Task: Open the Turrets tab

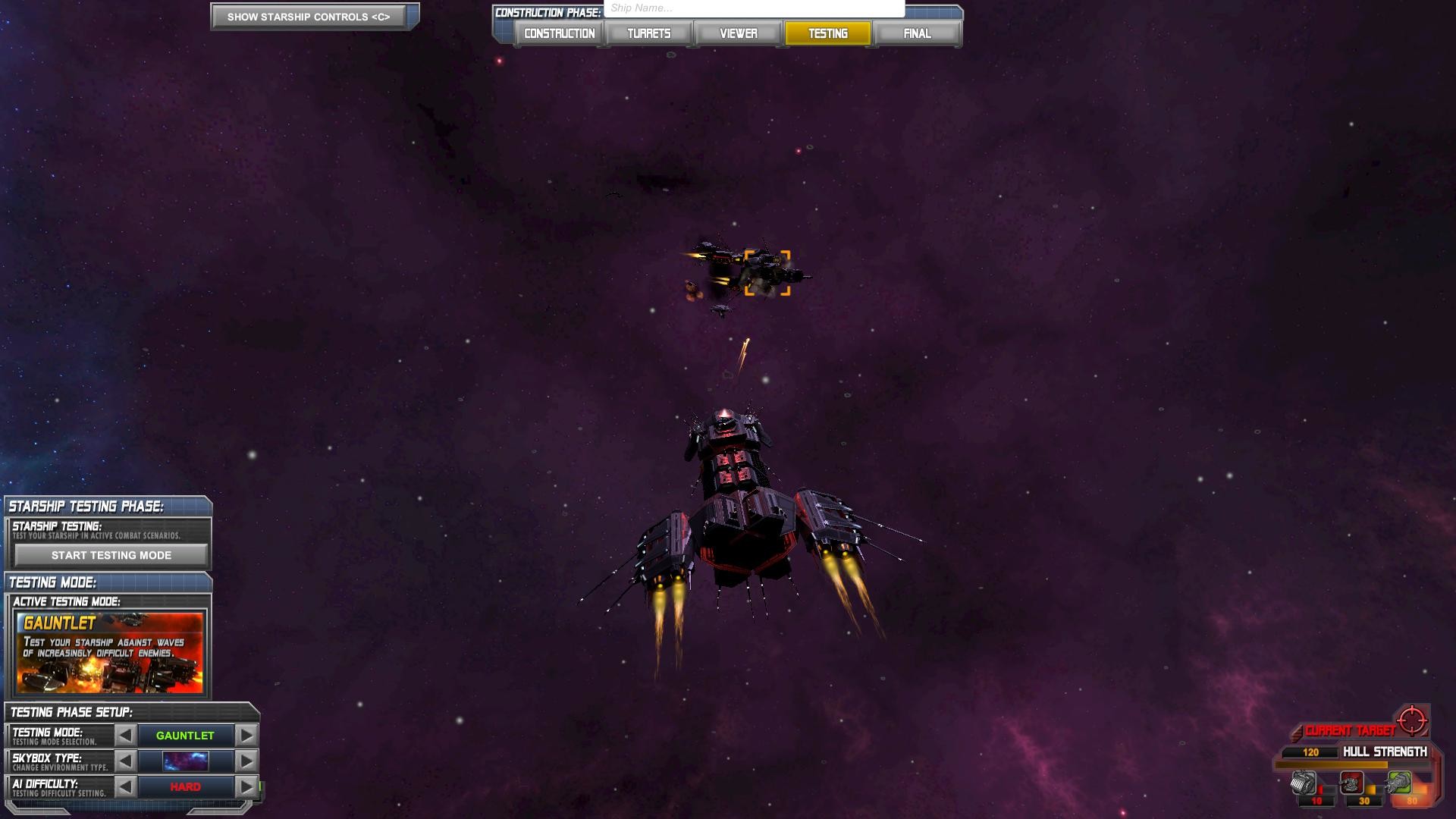Action: tap(648, 33)
